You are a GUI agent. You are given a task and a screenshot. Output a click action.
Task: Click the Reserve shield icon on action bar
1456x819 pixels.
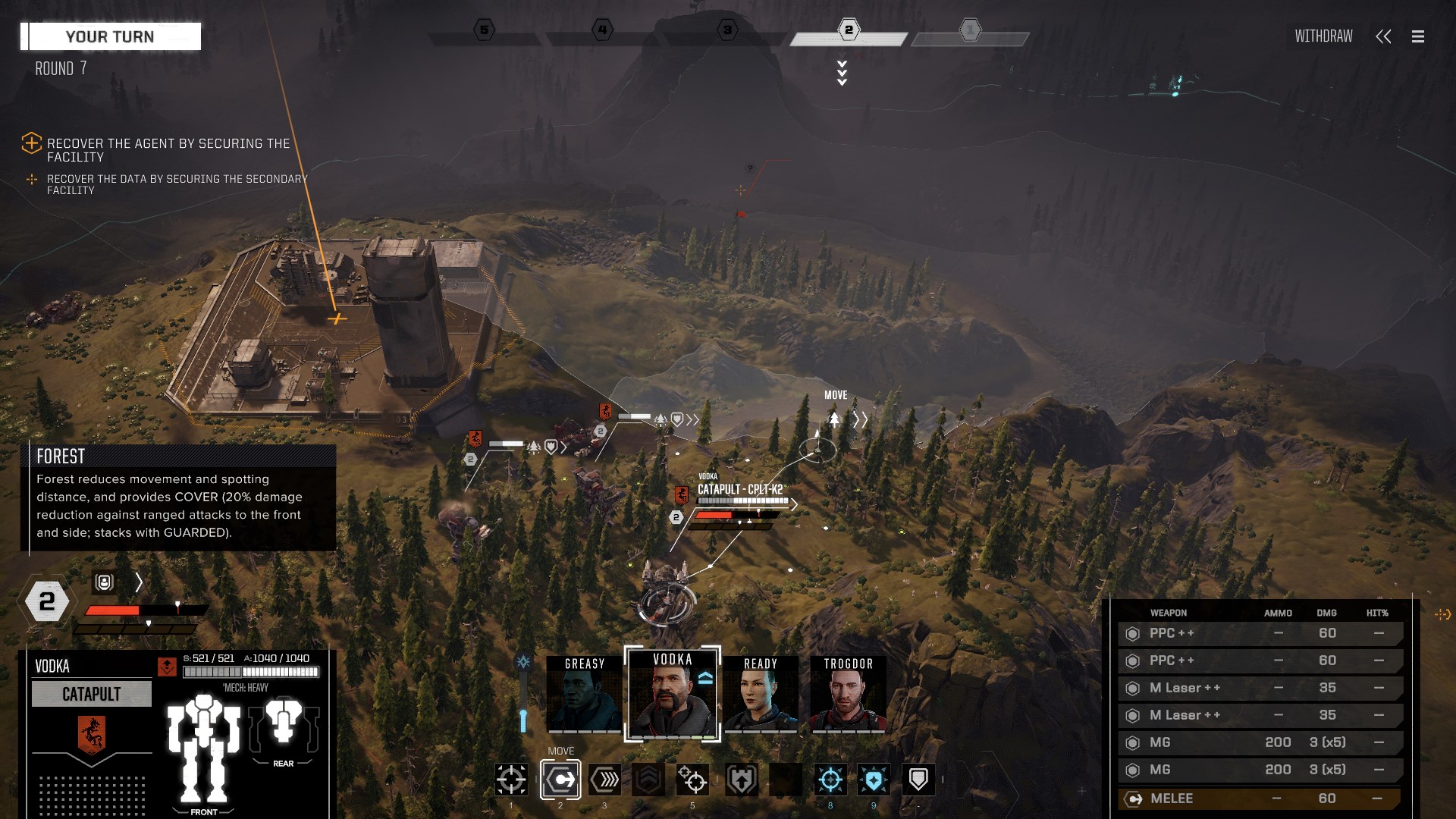tap(918, 780)
